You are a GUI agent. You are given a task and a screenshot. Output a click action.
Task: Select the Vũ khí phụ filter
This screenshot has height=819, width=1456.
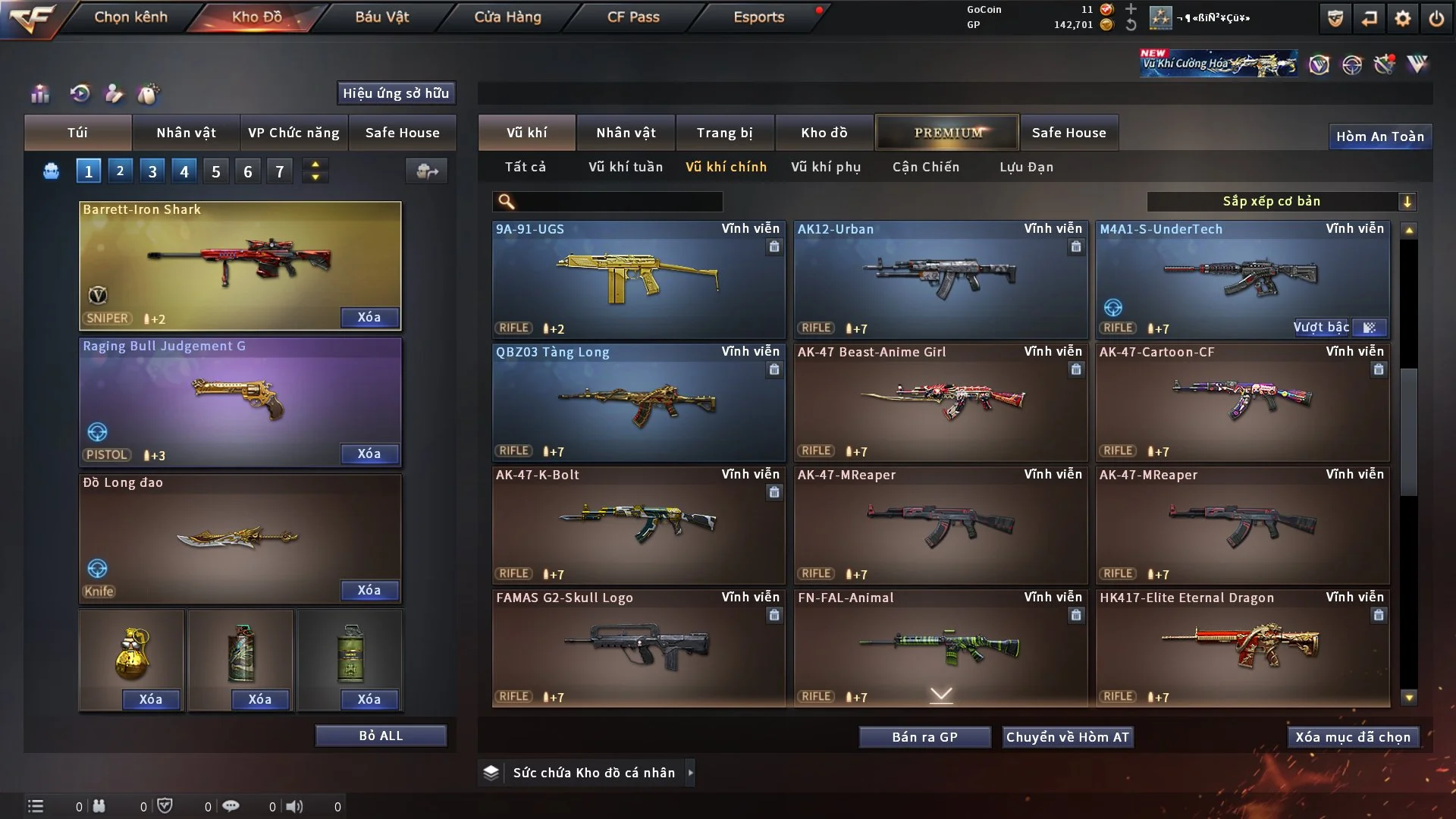(x=826, y=167)
